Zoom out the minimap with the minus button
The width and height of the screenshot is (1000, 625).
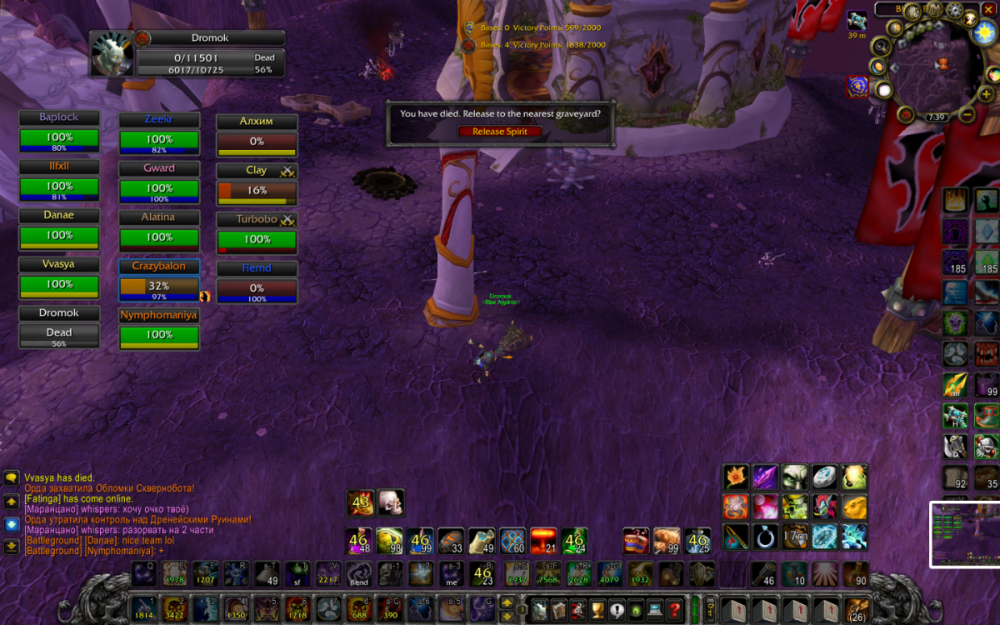[x=967, y=116]
